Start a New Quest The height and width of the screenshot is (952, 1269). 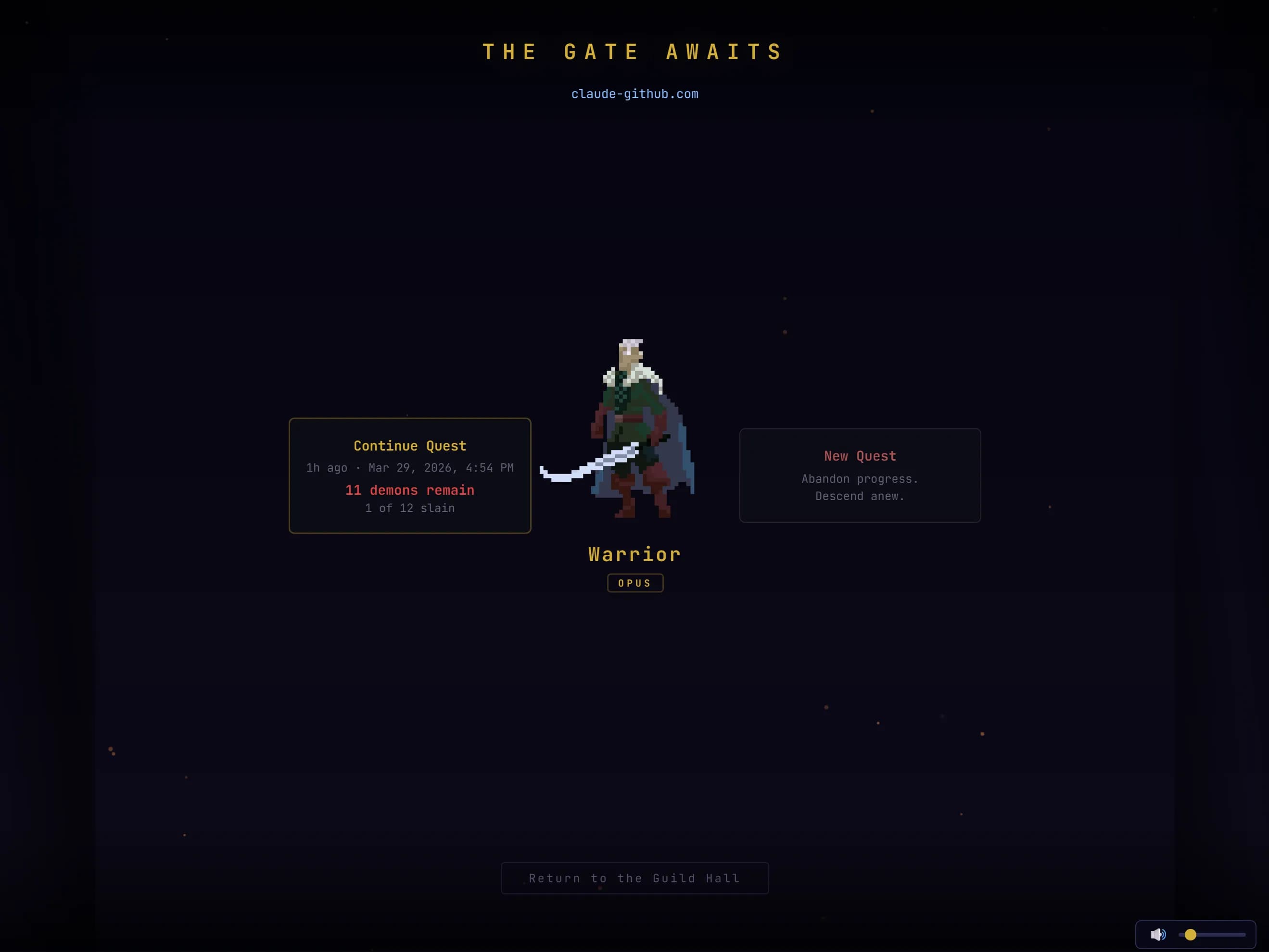pos(859,476)
